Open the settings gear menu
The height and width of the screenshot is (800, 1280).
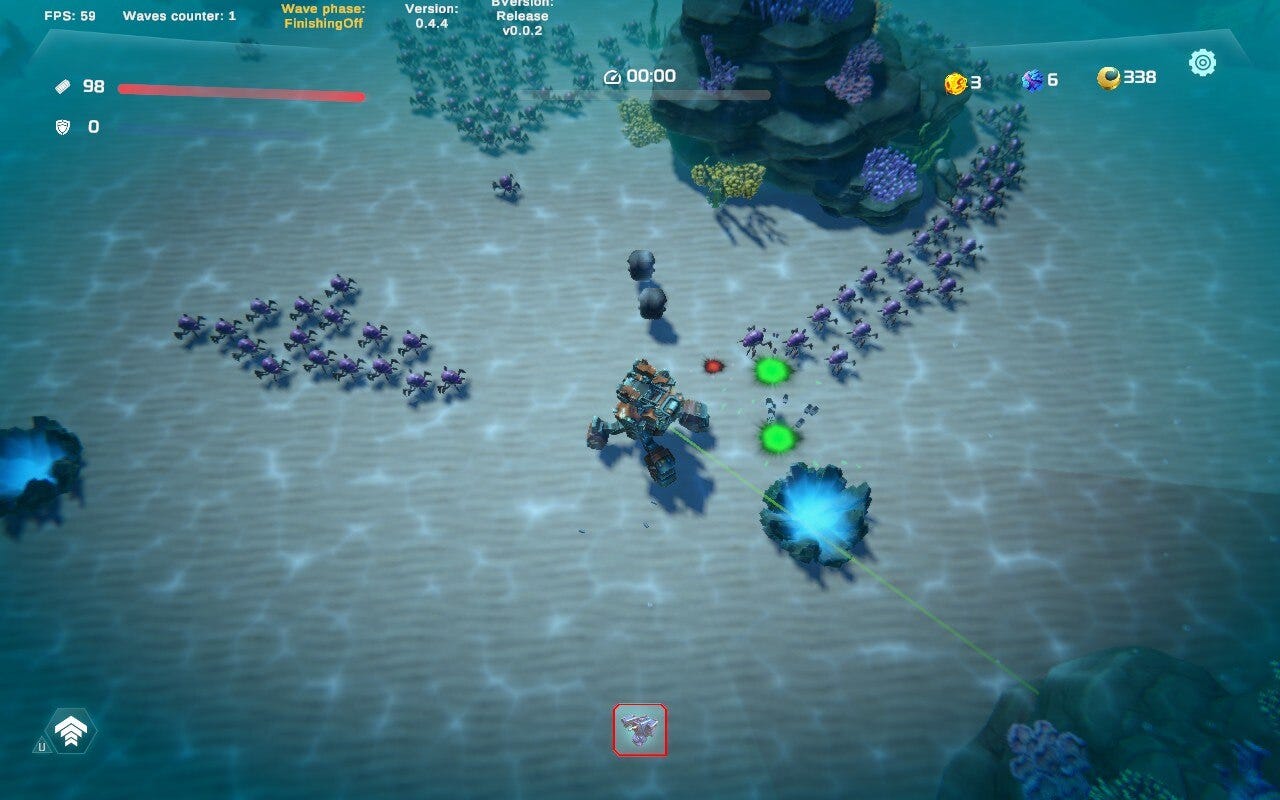(1202, 62)
